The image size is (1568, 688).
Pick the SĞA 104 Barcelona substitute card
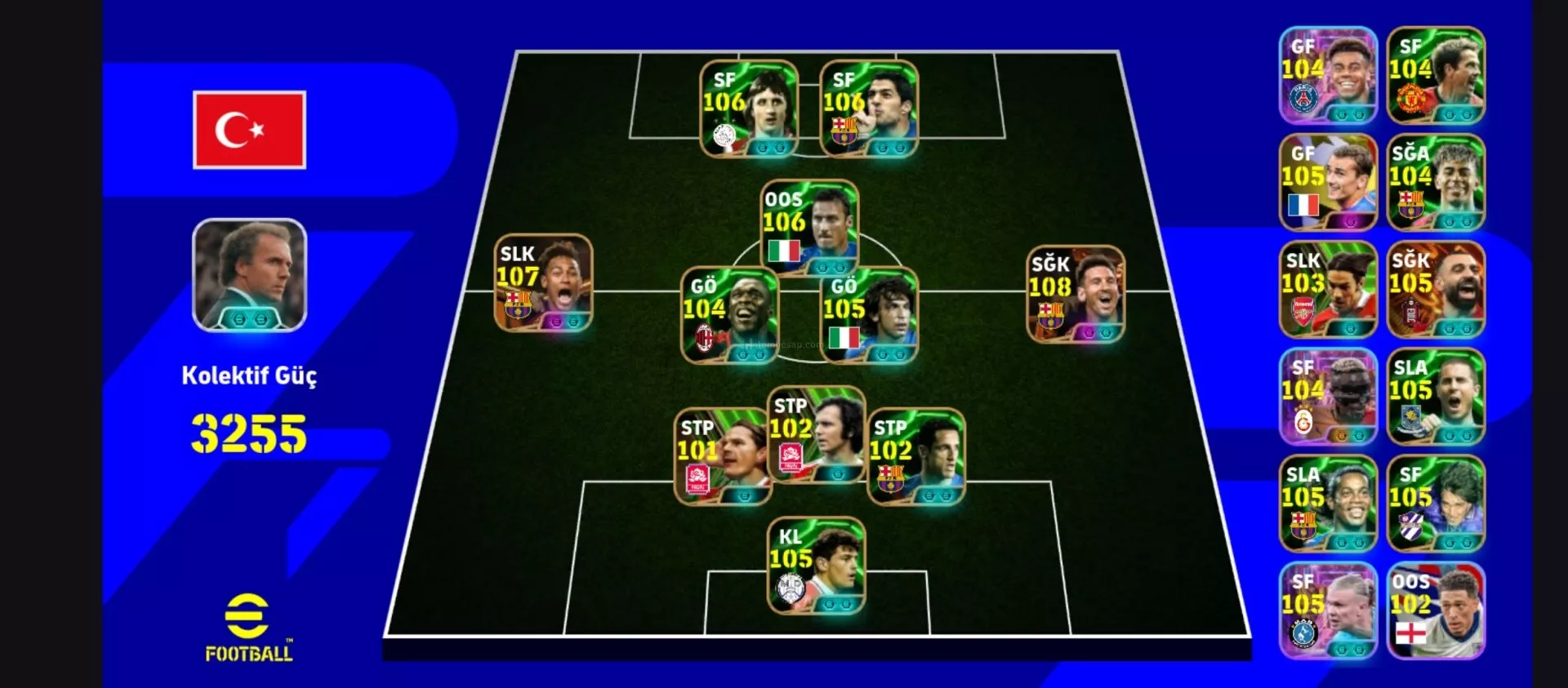click(1436, 182)
